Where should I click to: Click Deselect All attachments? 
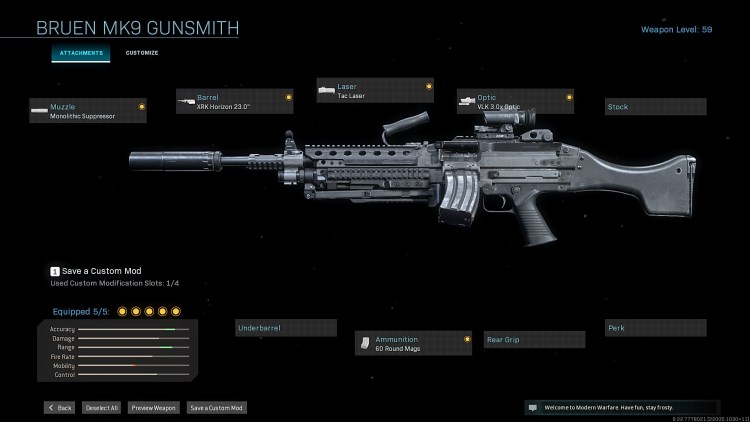100,408
